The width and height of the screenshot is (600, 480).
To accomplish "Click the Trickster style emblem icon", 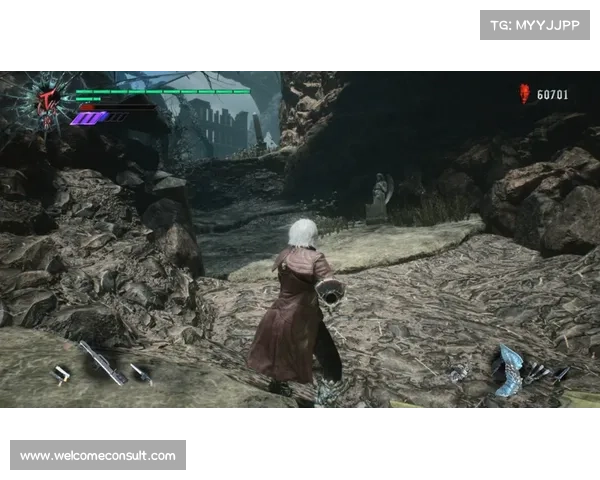I will [x=46, y=98].
